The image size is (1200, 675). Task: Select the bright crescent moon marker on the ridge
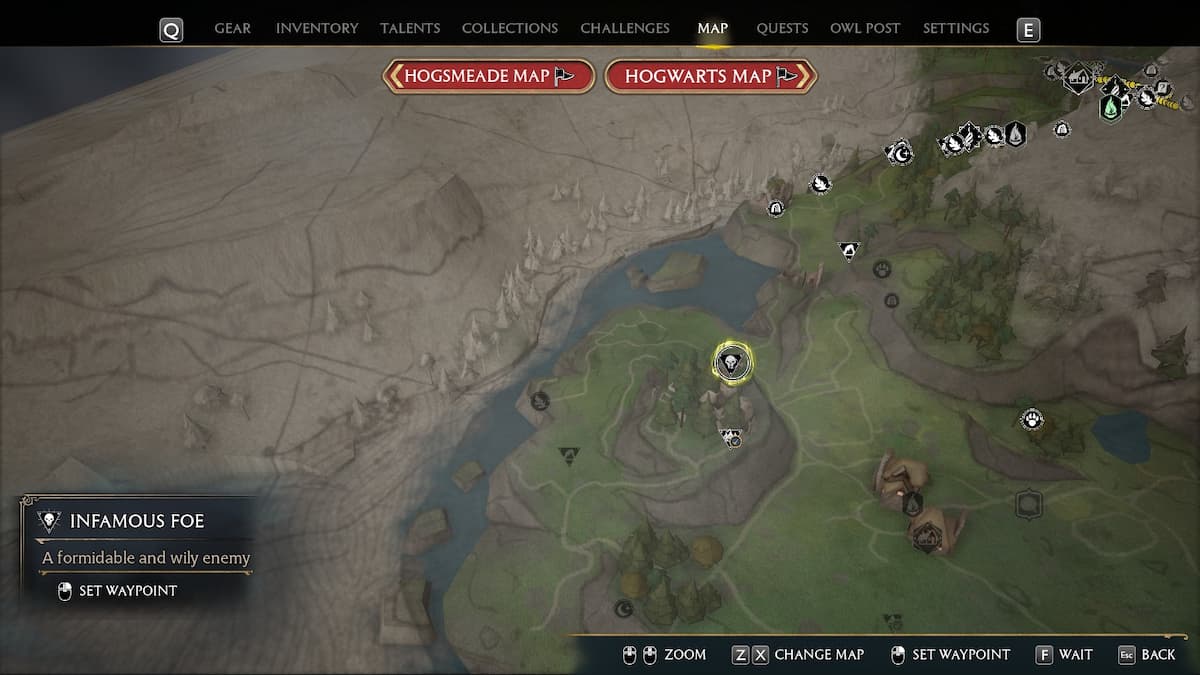pos(900,153)
